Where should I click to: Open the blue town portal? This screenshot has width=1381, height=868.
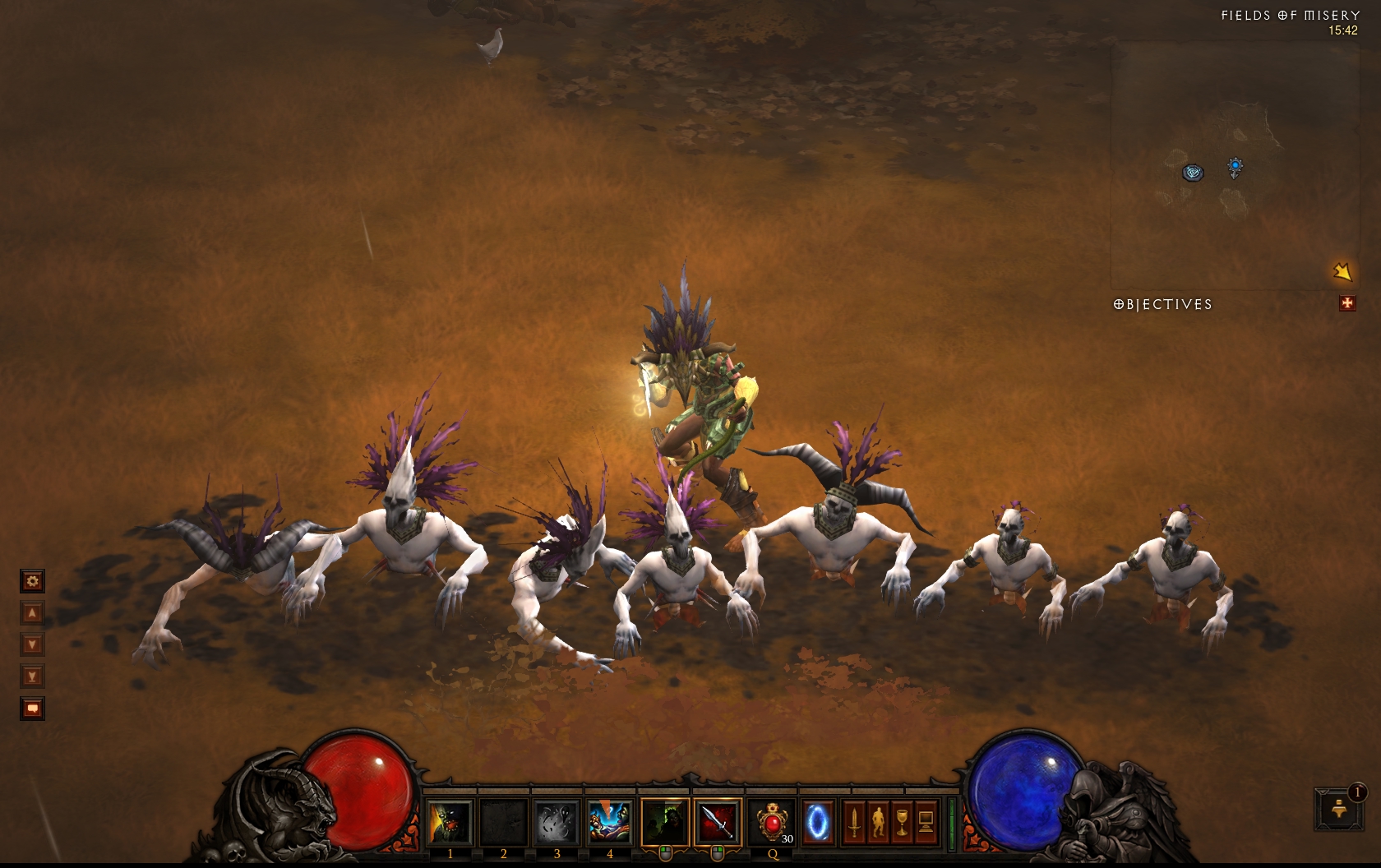point(818,822)
